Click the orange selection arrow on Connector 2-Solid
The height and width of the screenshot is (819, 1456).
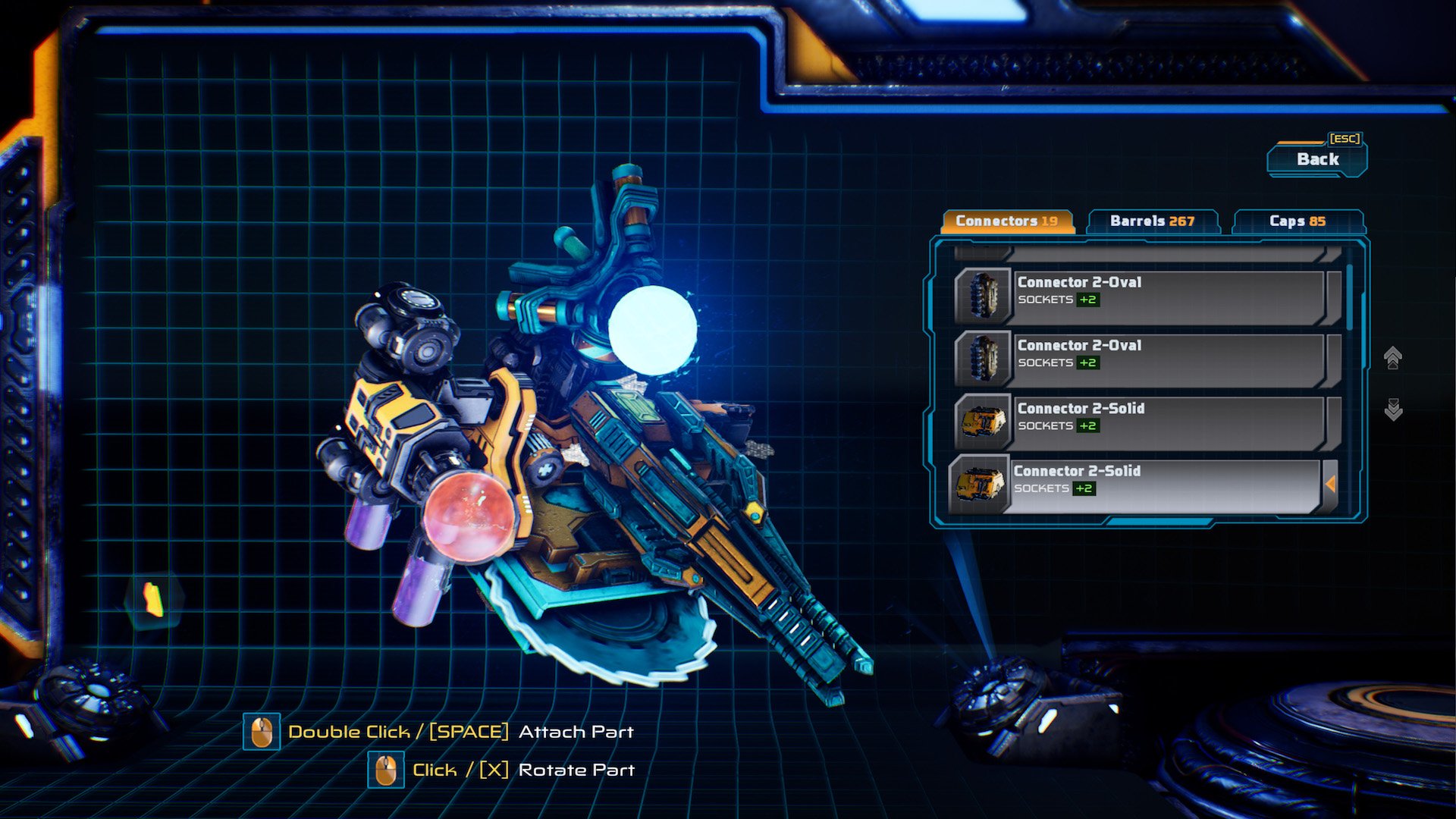click(x=1332, y=485)
